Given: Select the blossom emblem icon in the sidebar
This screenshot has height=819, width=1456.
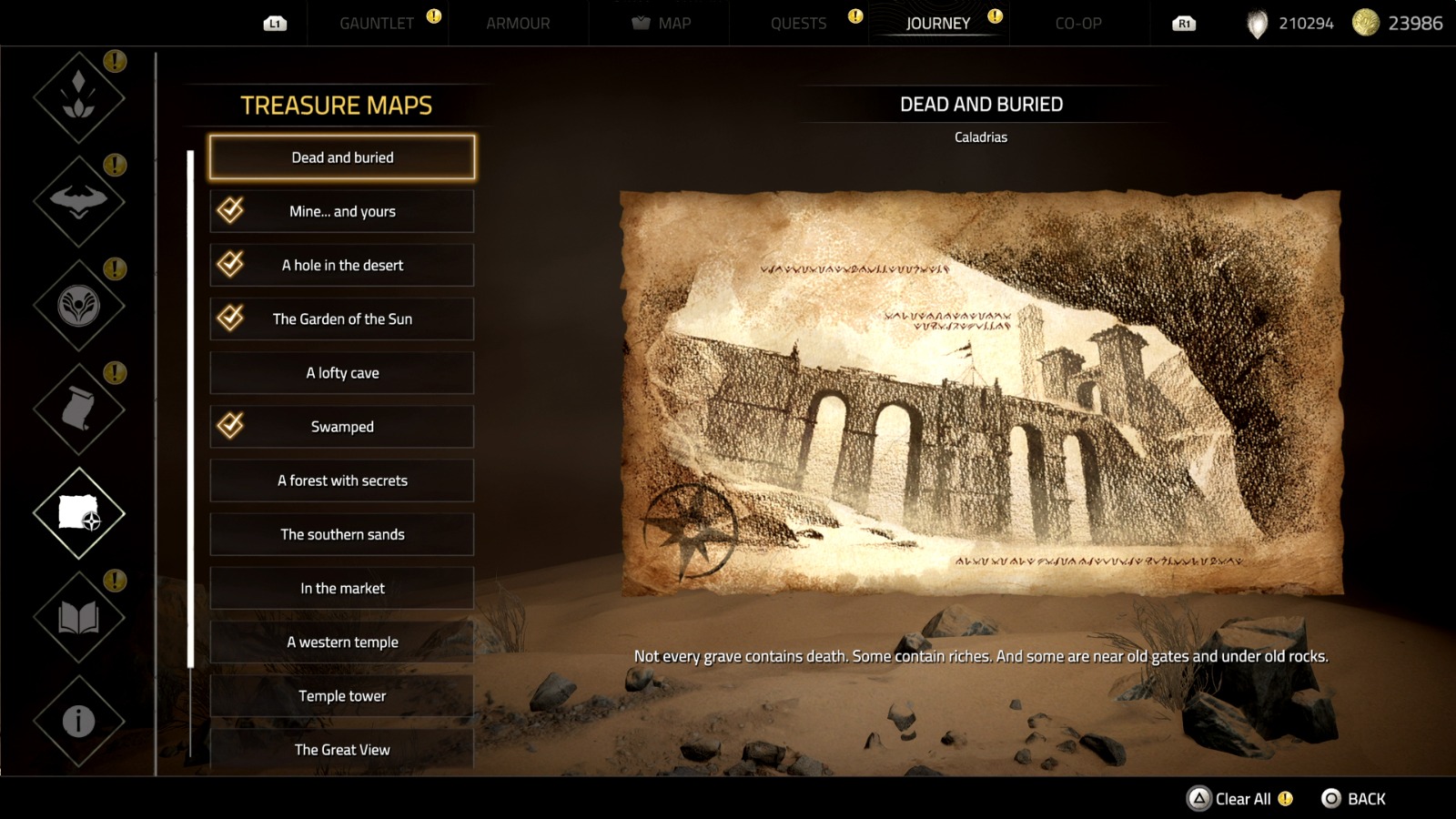Looking at the screenshot, I should (x=78, y=305).
